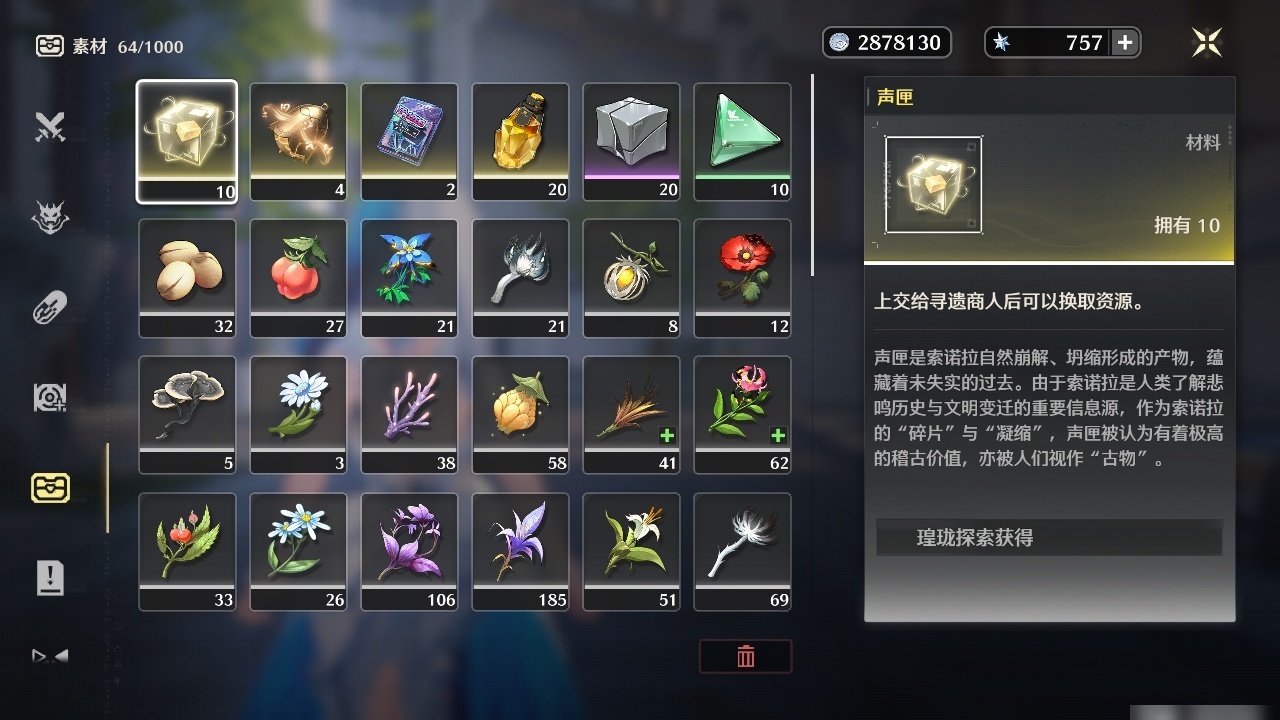Click the green plus badge on the flower counted 62
The height and width of the screenshot is (720, 1280).
777,437
